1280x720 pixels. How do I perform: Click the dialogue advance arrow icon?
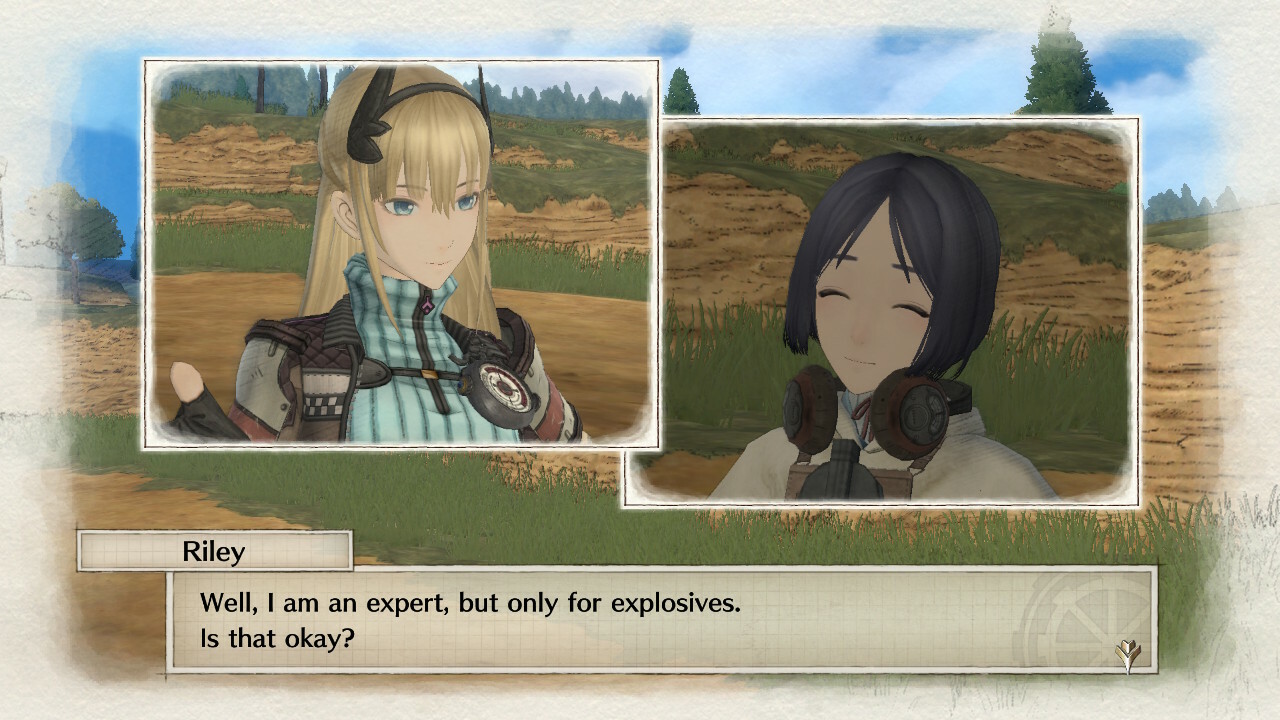tap(1128, 653)
